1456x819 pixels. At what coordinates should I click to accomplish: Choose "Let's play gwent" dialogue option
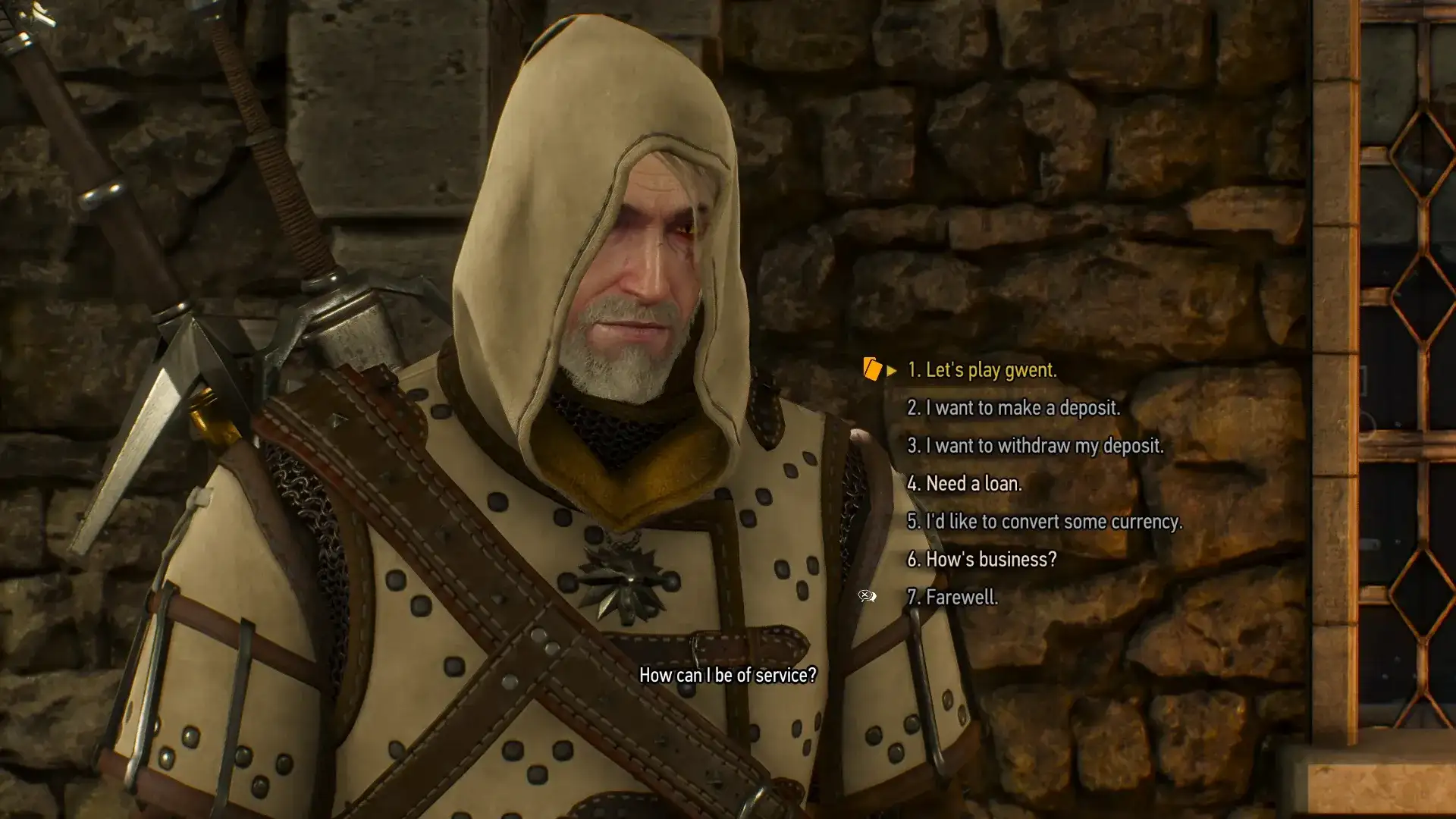pos(981,370)
